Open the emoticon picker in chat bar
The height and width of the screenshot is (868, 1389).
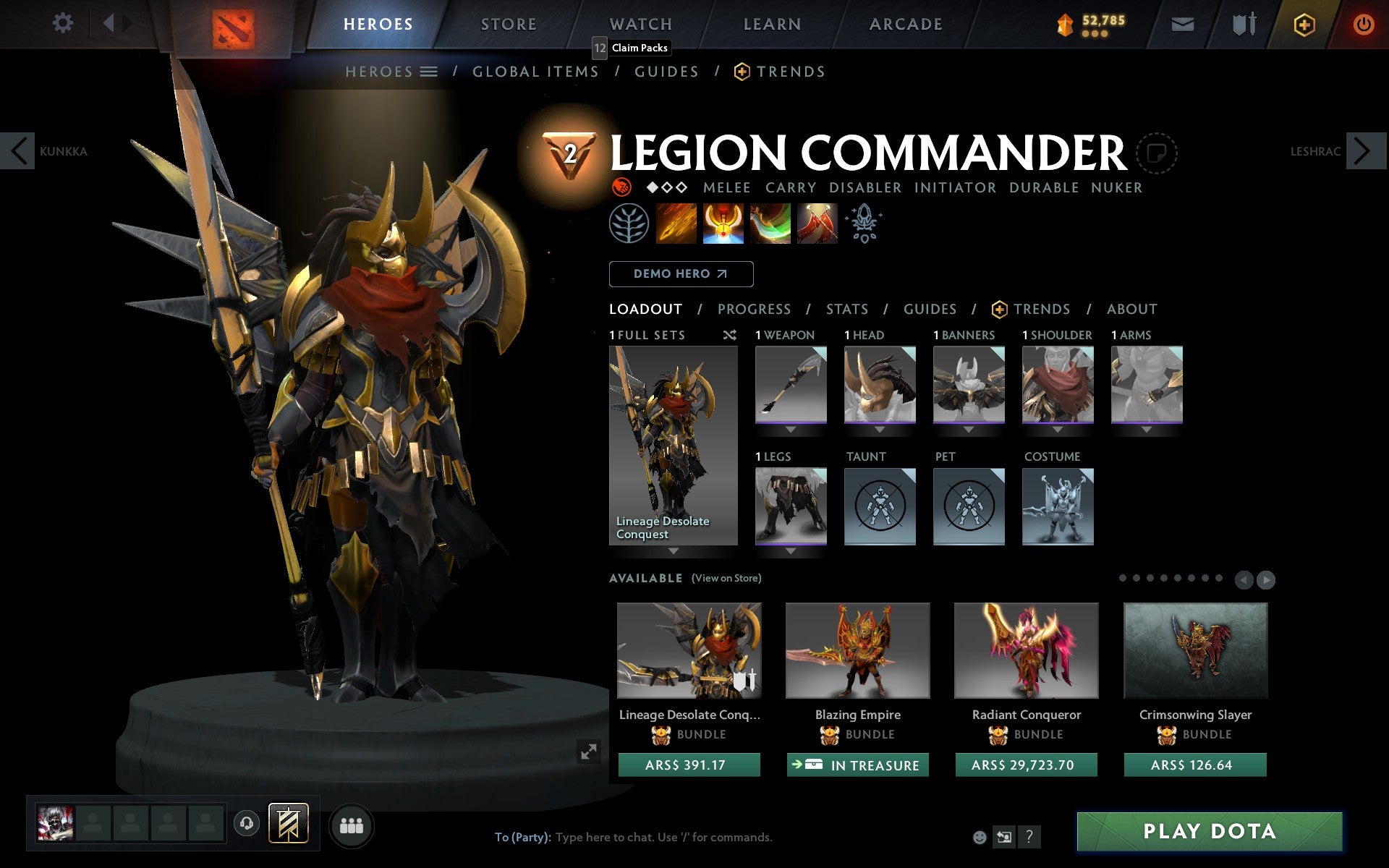980,838
